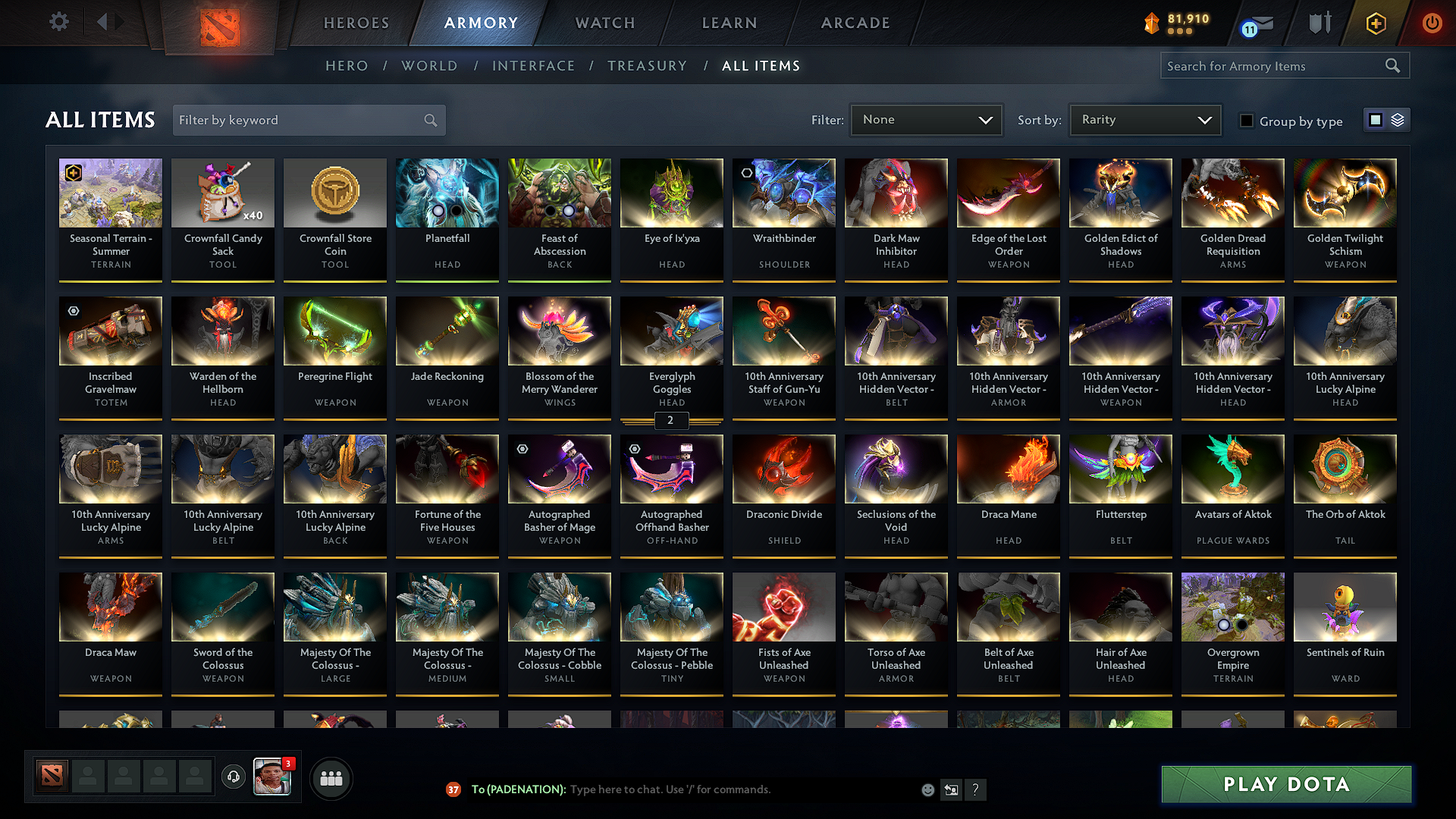Switch to the WATCH tab
Viewport: 1456px width, 819px height.
pyautogui.click(x=603, y=23)
